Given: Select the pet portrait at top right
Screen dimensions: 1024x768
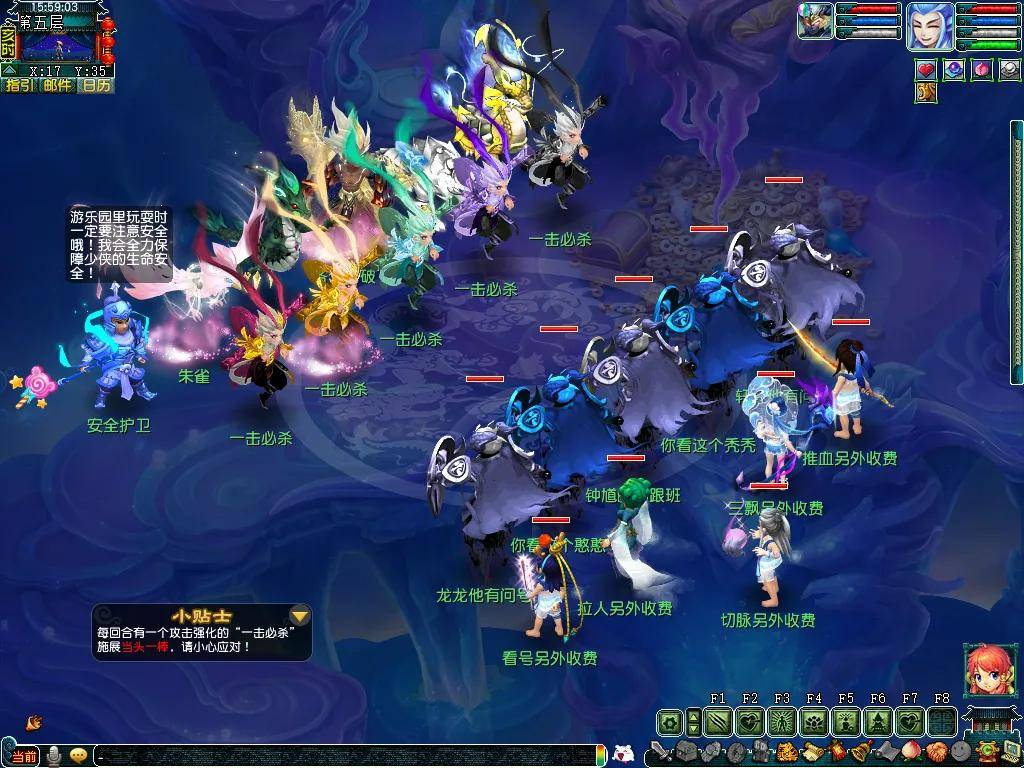Looking at the screenshot, I should (x=815, y=21).
